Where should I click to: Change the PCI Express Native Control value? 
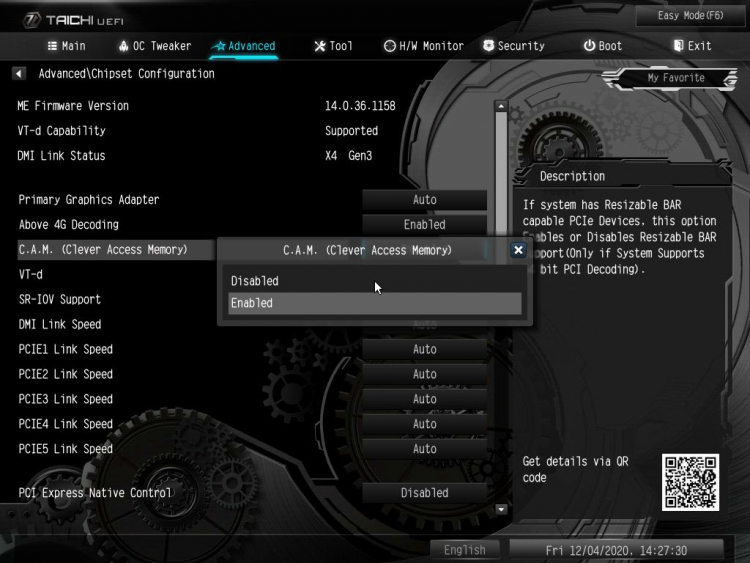424,493
